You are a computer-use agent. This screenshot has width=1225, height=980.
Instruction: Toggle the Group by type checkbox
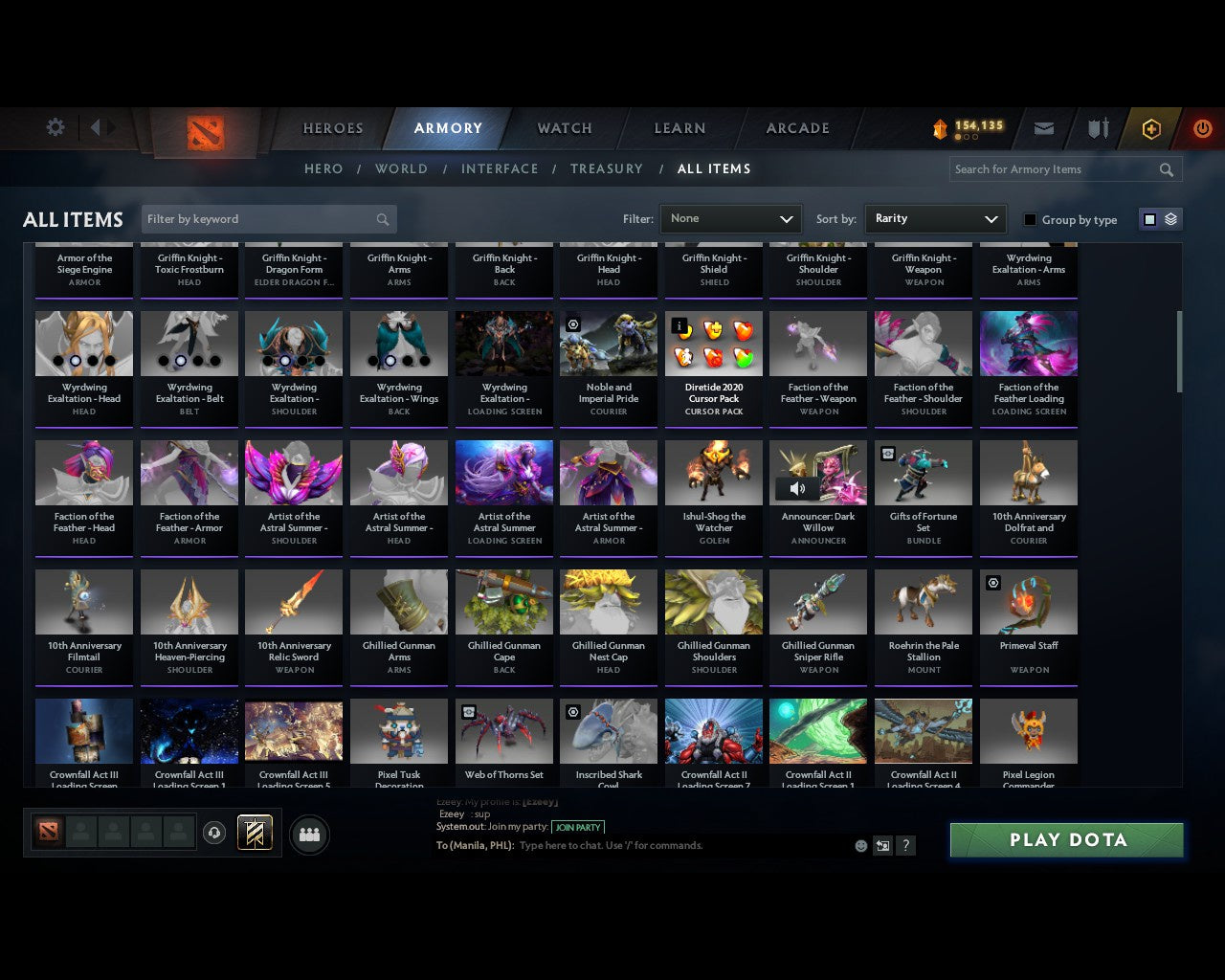point(1030,219)
